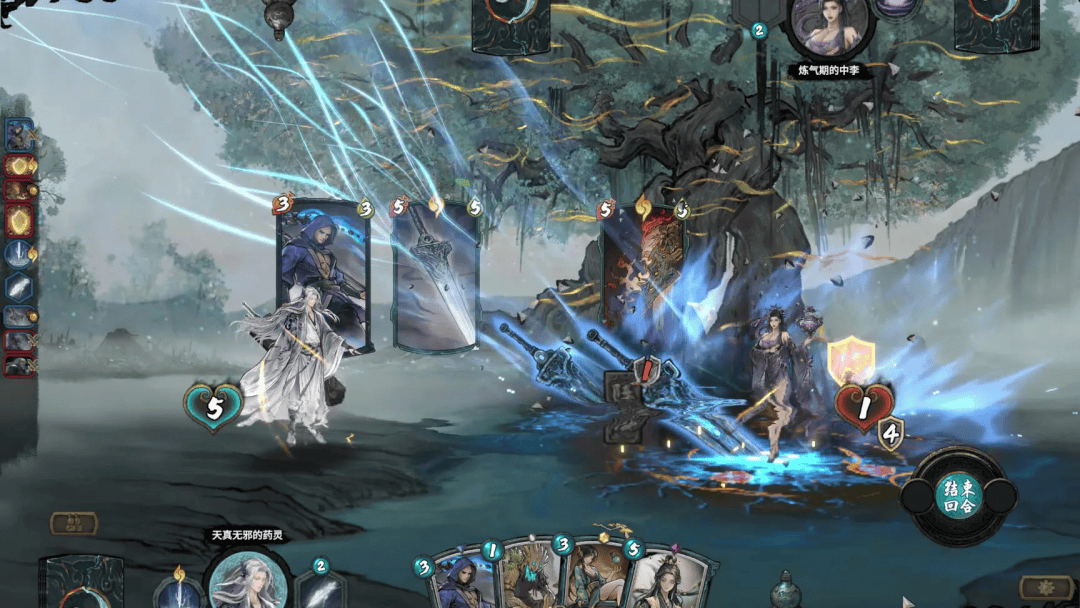
Task: Select the greatsword card on the board
Action: [x=436, y=277]
